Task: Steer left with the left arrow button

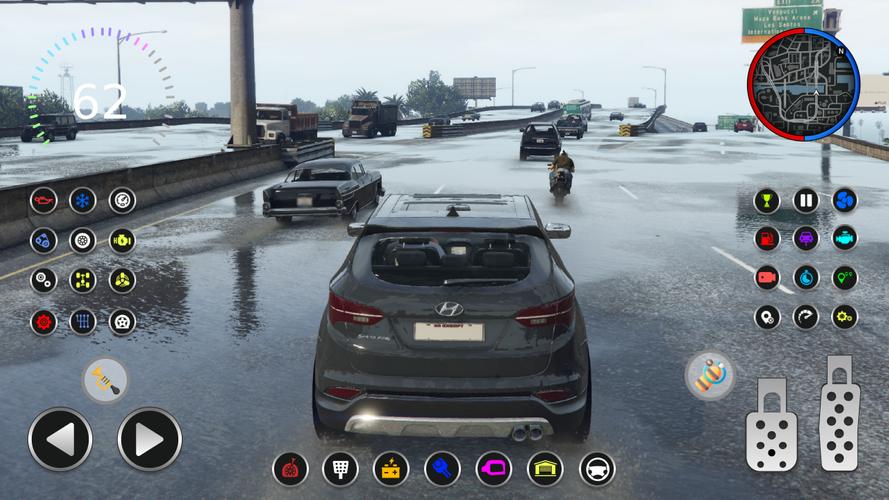Action: point(60,439)
